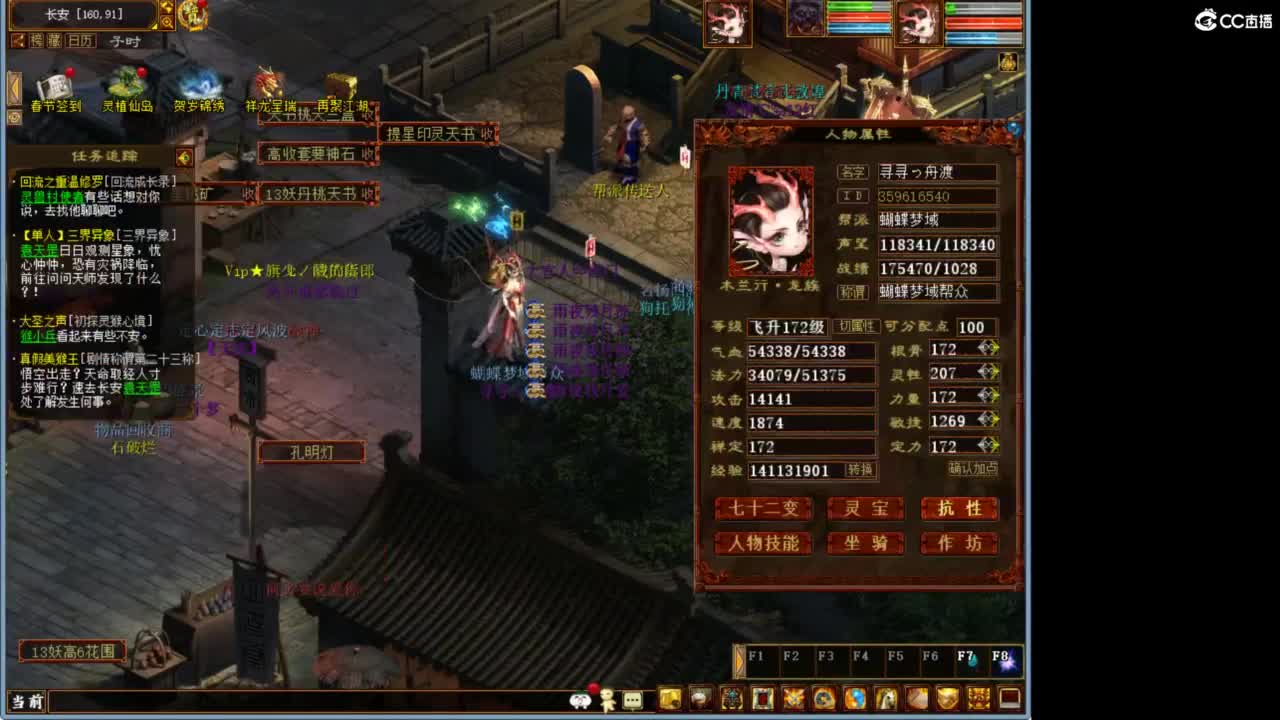This screenshot has height=720, width=1280.
Task: Click the golden arrow on 任务追踪 bar
Action: 183,158
